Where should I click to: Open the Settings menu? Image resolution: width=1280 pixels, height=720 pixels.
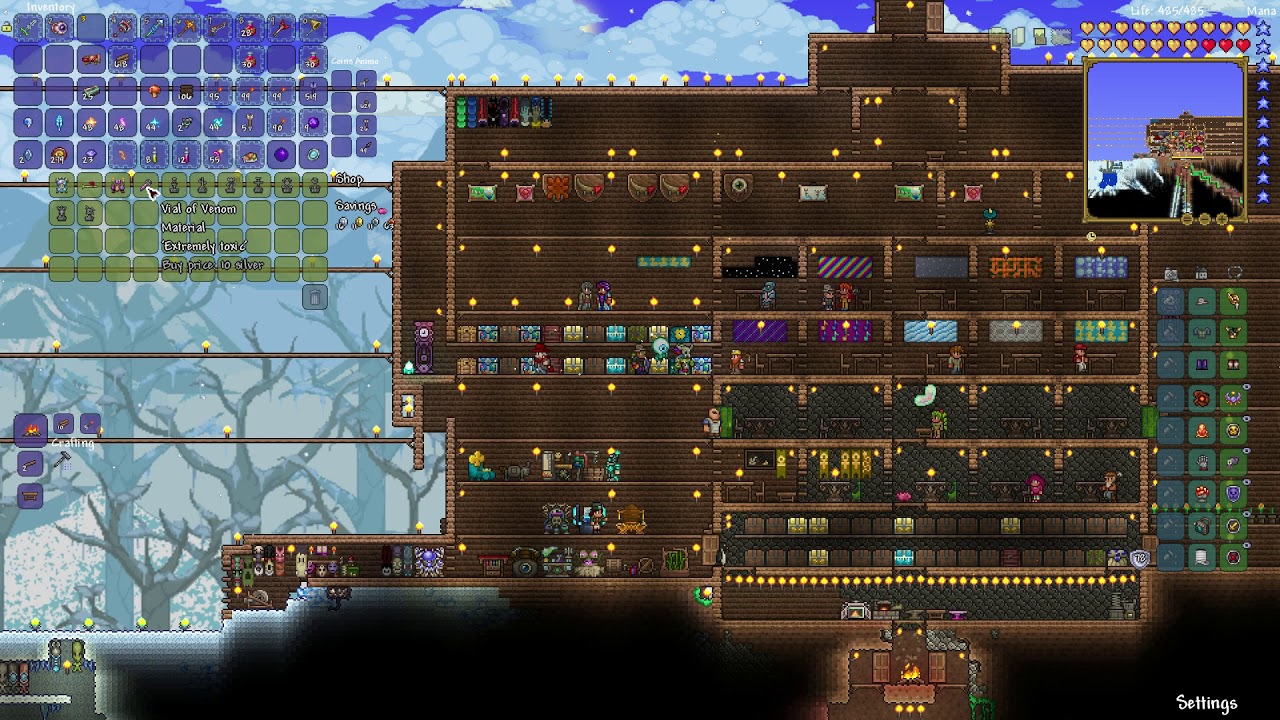1206,703
